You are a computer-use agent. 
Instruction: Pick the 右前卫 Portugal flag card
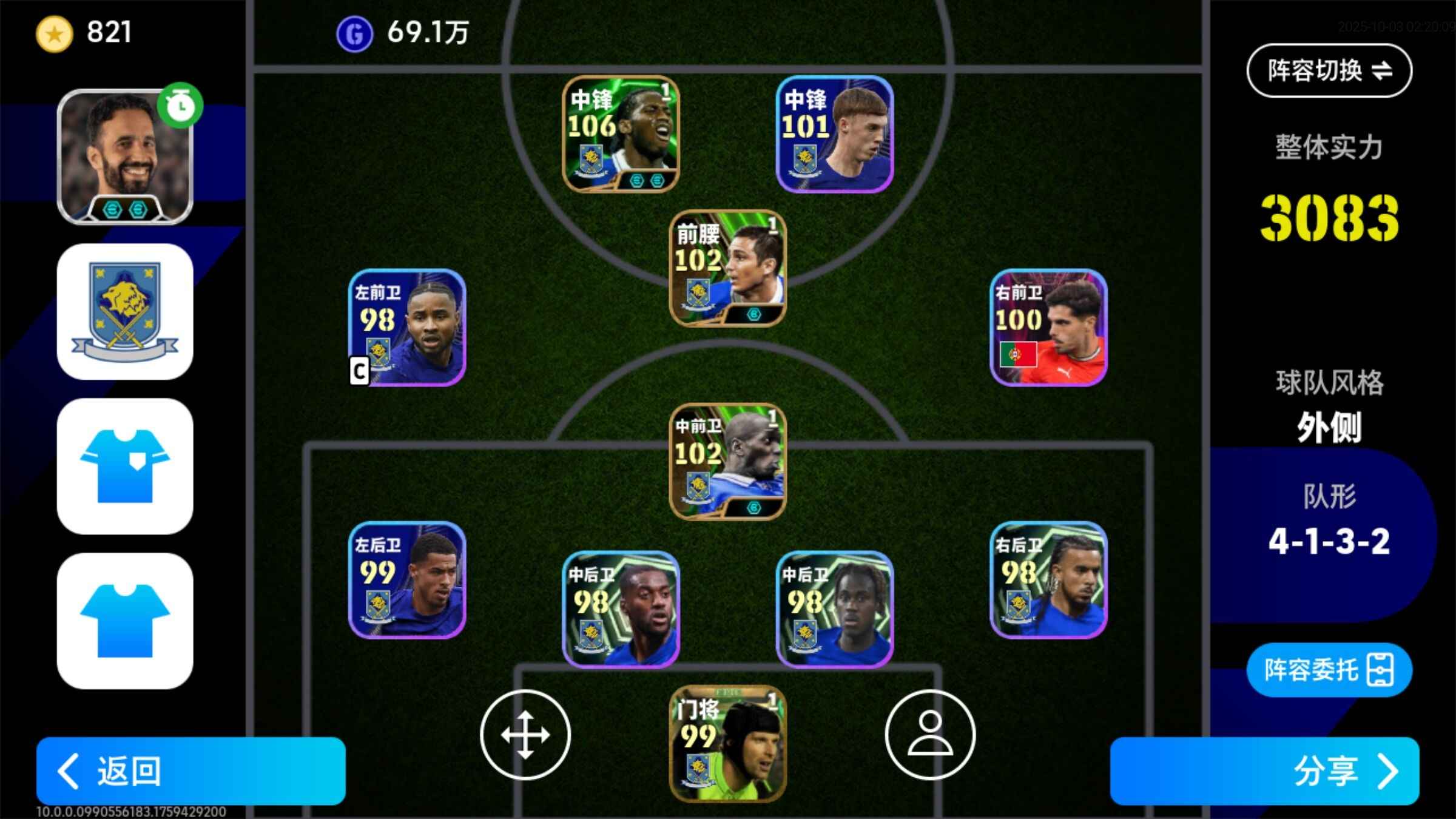click(x=1048, y=327)
